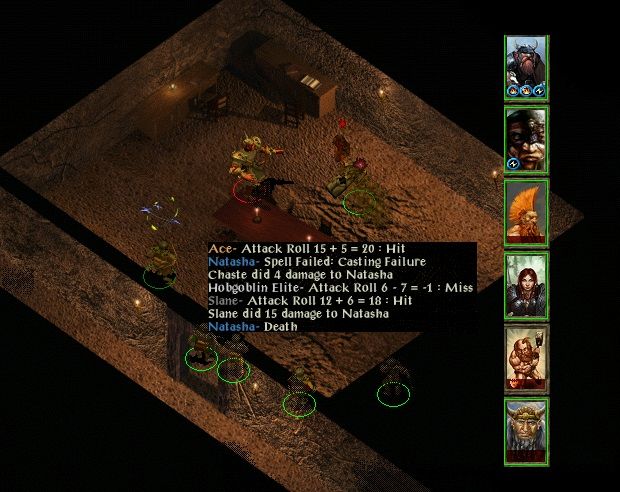Select the horned-helmet dwarf portrait
This screenshot has width=620, height=492.
tap(525, 67)
